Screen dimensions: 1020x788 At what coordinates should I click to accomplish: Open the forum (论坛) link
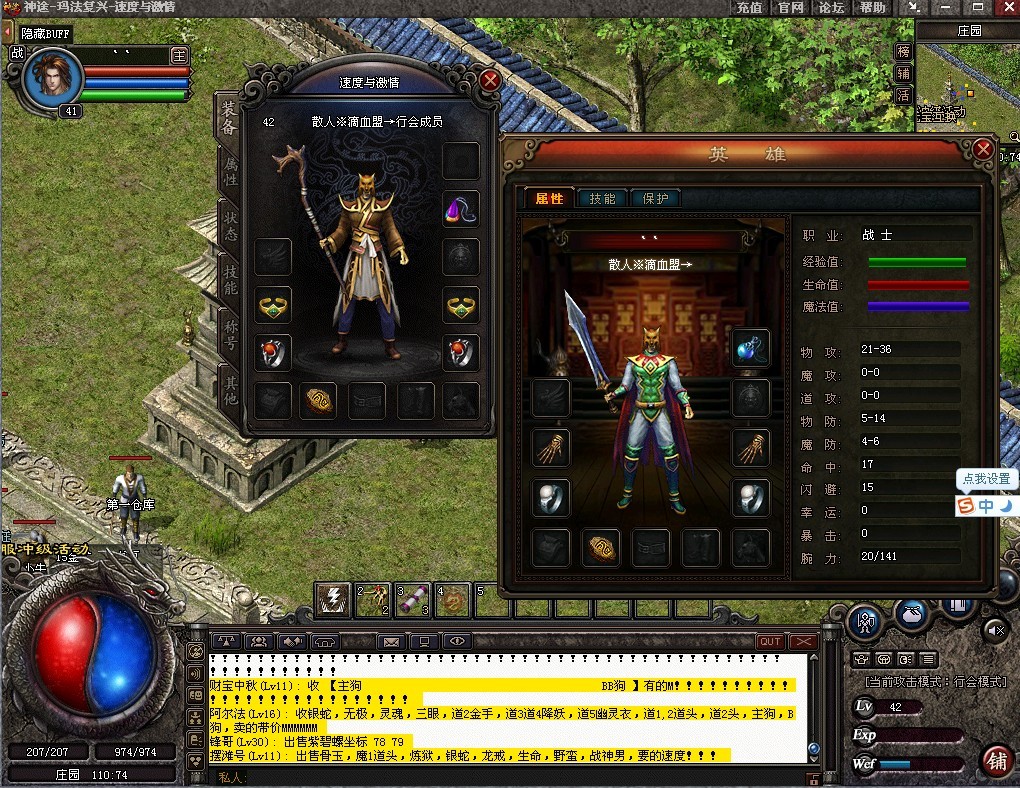831,7
